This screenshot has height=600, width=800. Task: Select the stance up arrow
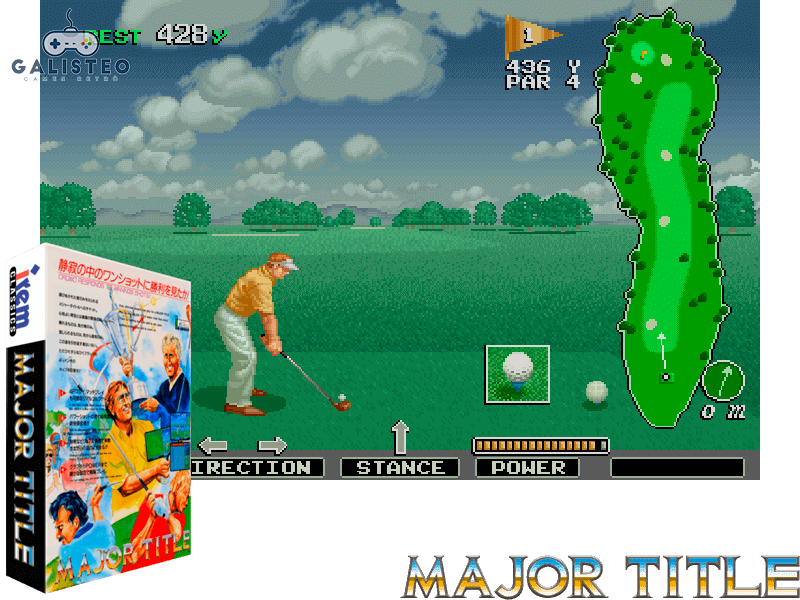[400, 437]
